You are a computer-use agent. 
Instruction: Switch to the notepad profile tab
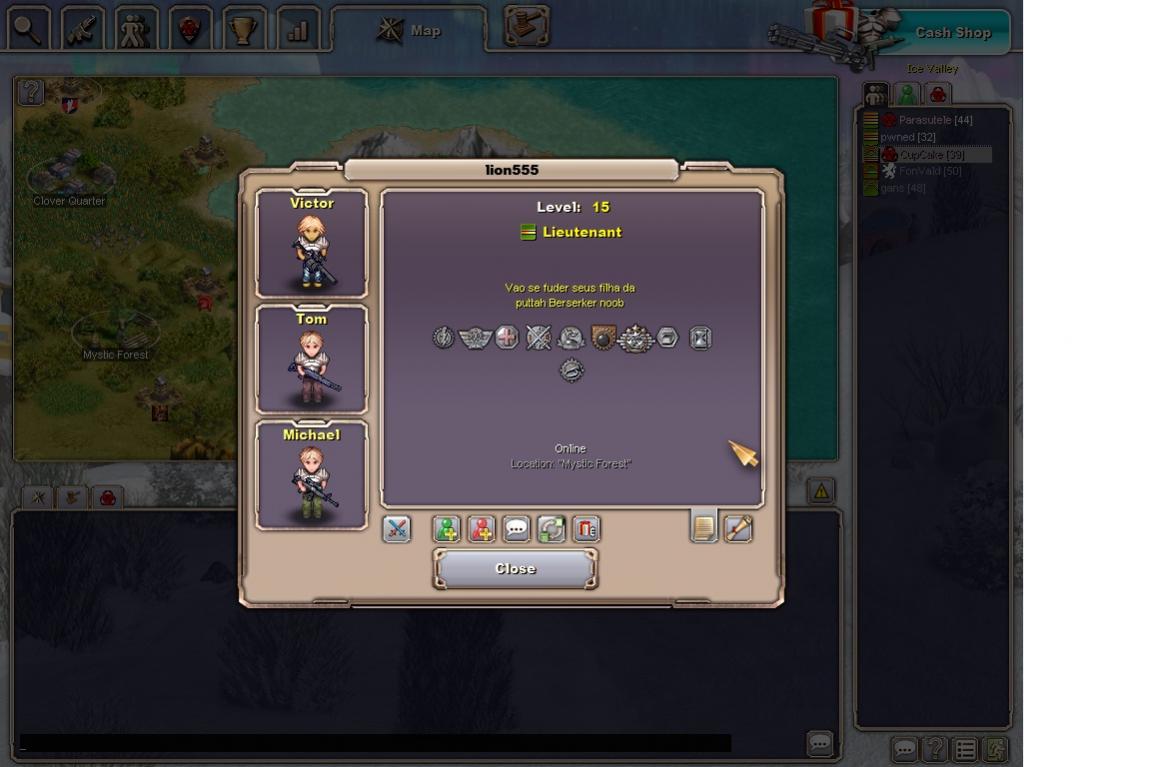[x=704, y=527]
